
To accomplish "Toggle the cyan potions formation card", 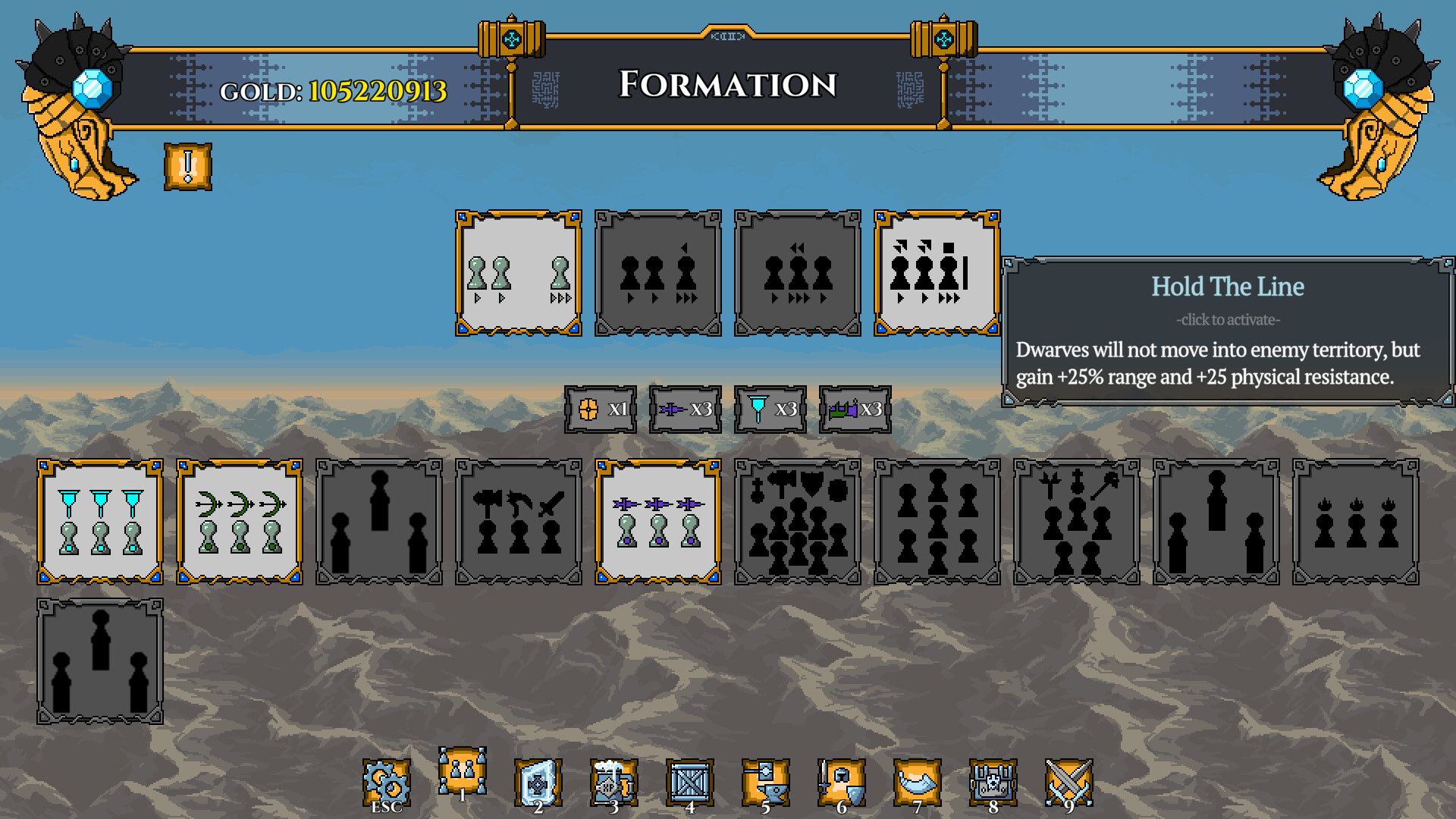I will tap(99, 523).
